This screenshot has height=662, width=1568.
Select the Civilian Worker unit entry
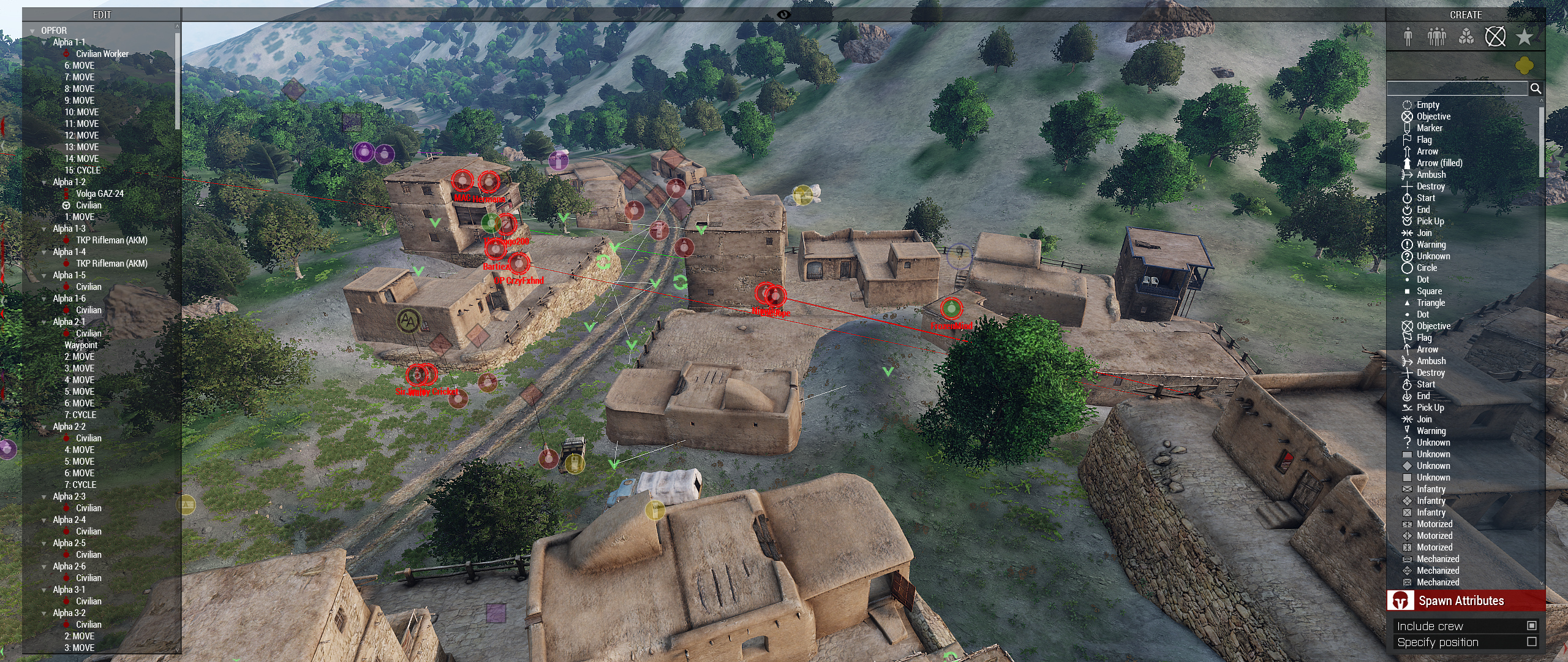pyautogui.click(x=102, y=54)
